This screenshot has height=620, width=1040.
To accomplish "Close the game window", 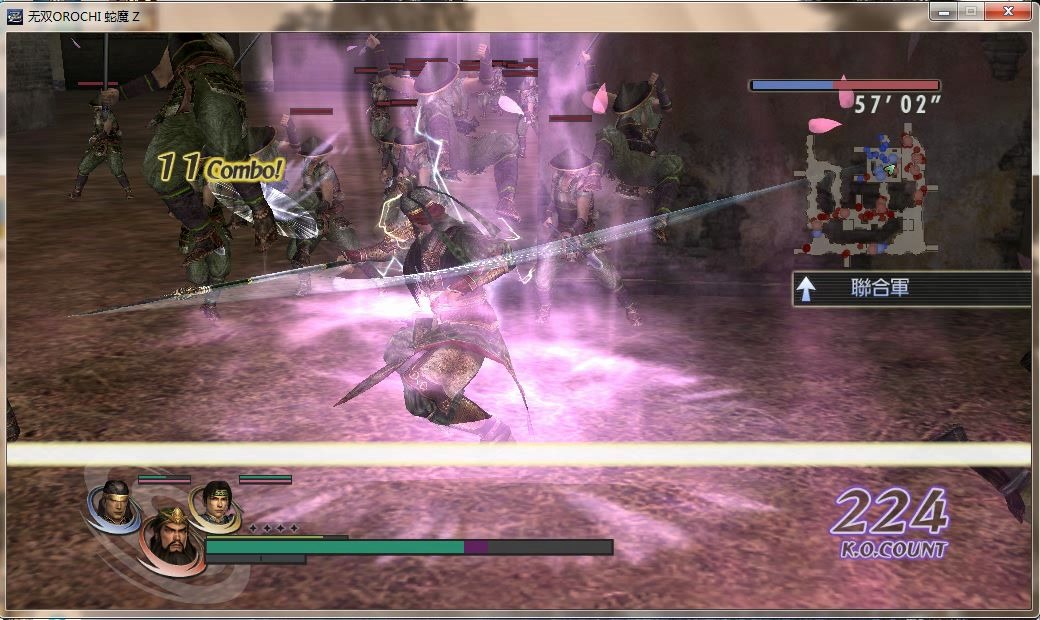I will pyautogui.click(x=1006, y=11).
